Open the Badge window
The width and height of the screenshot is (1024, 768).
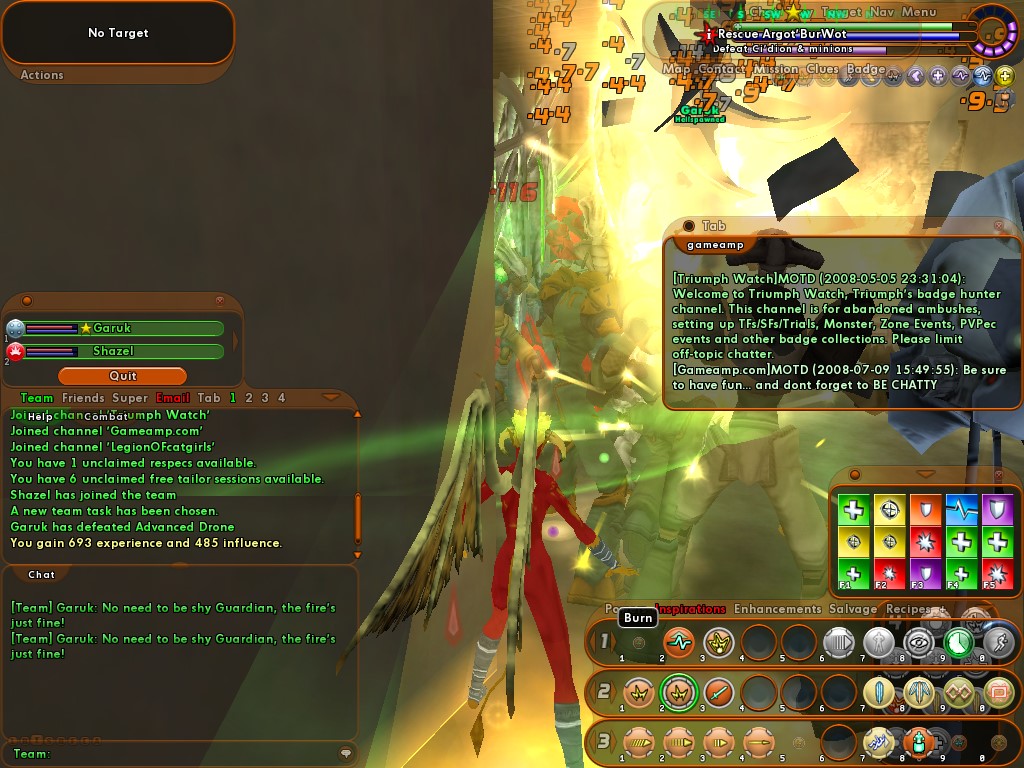pyautogui.click(x=866, y=69)
